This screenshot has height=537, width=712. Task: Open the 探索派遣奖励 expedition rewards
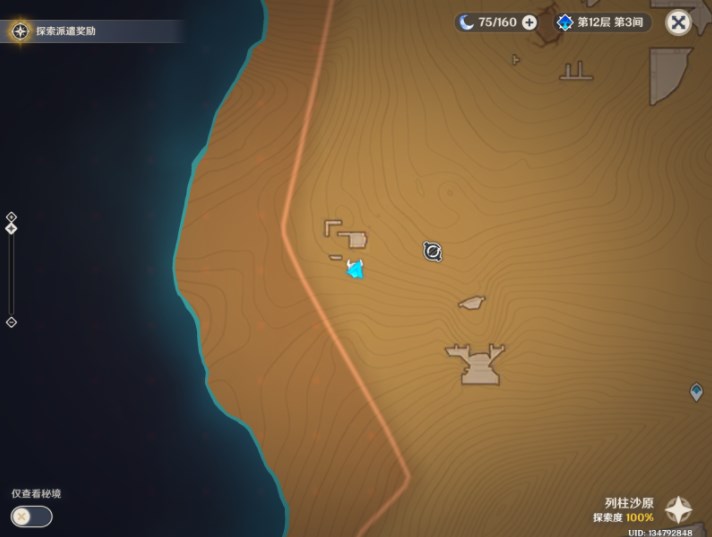coord(60,31)
